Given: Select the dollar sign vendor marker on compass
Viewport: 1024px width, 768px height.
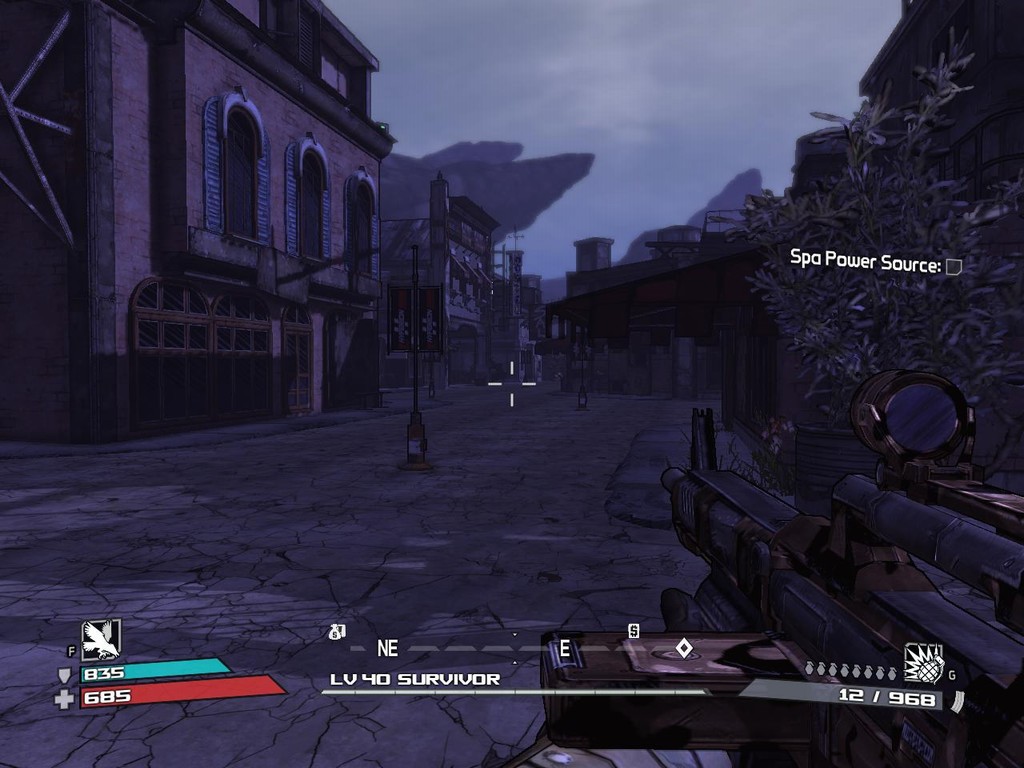Looking at the screenshot, I should coord(633,630).
